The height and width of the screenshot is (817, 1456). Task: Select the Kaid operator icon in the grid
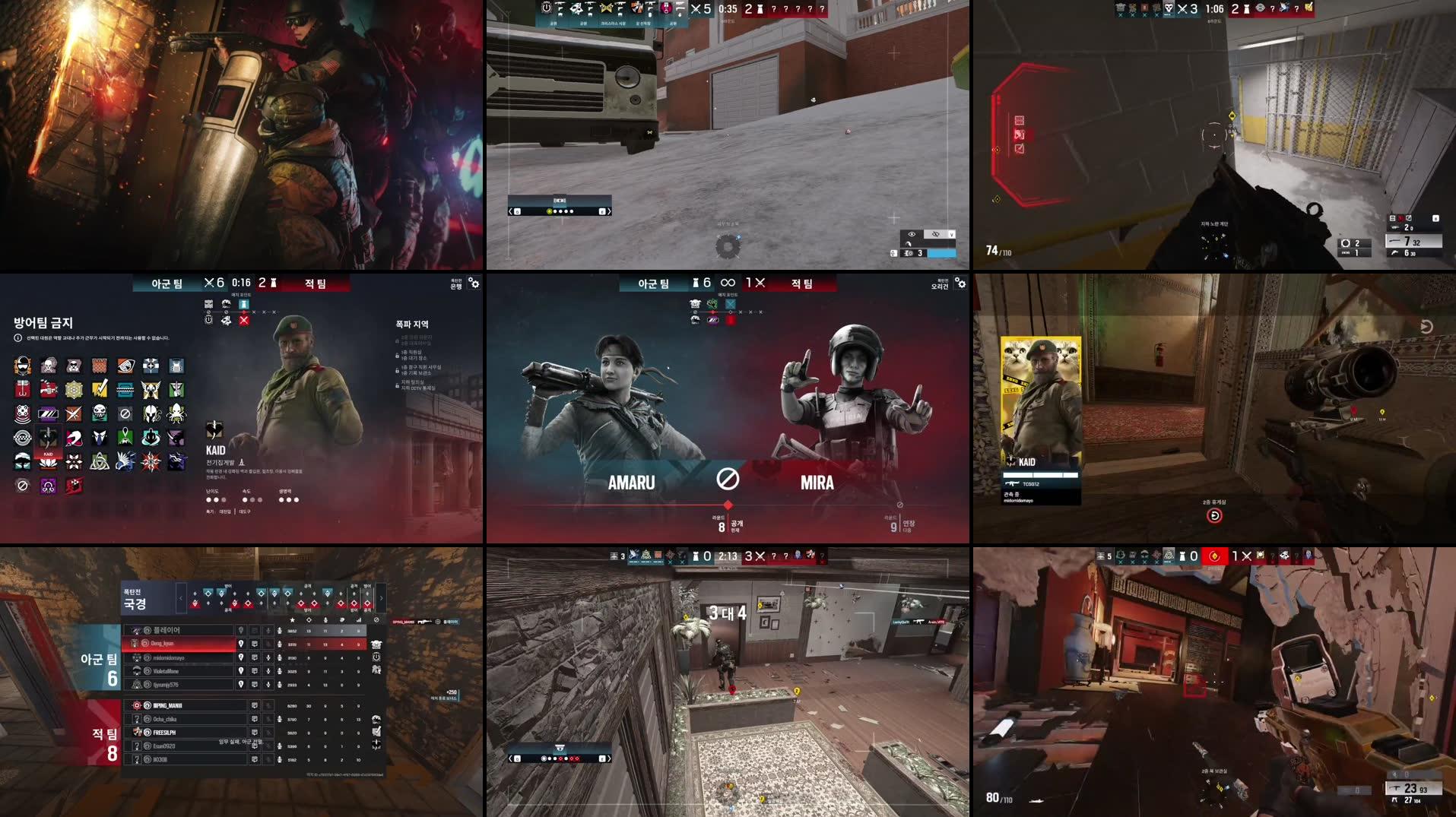(48, 439)
